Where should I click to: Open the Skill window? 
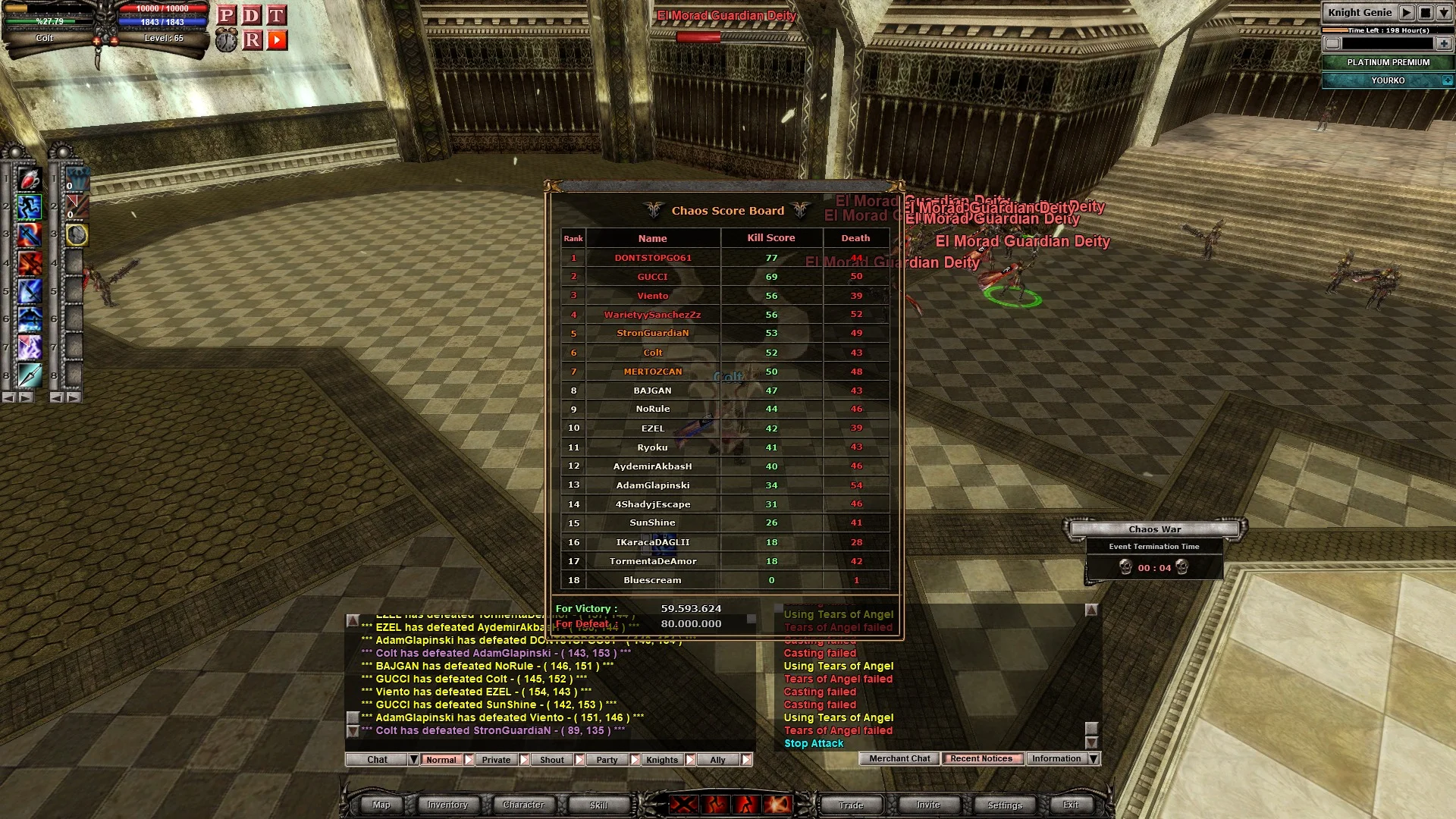pos(598,805)
